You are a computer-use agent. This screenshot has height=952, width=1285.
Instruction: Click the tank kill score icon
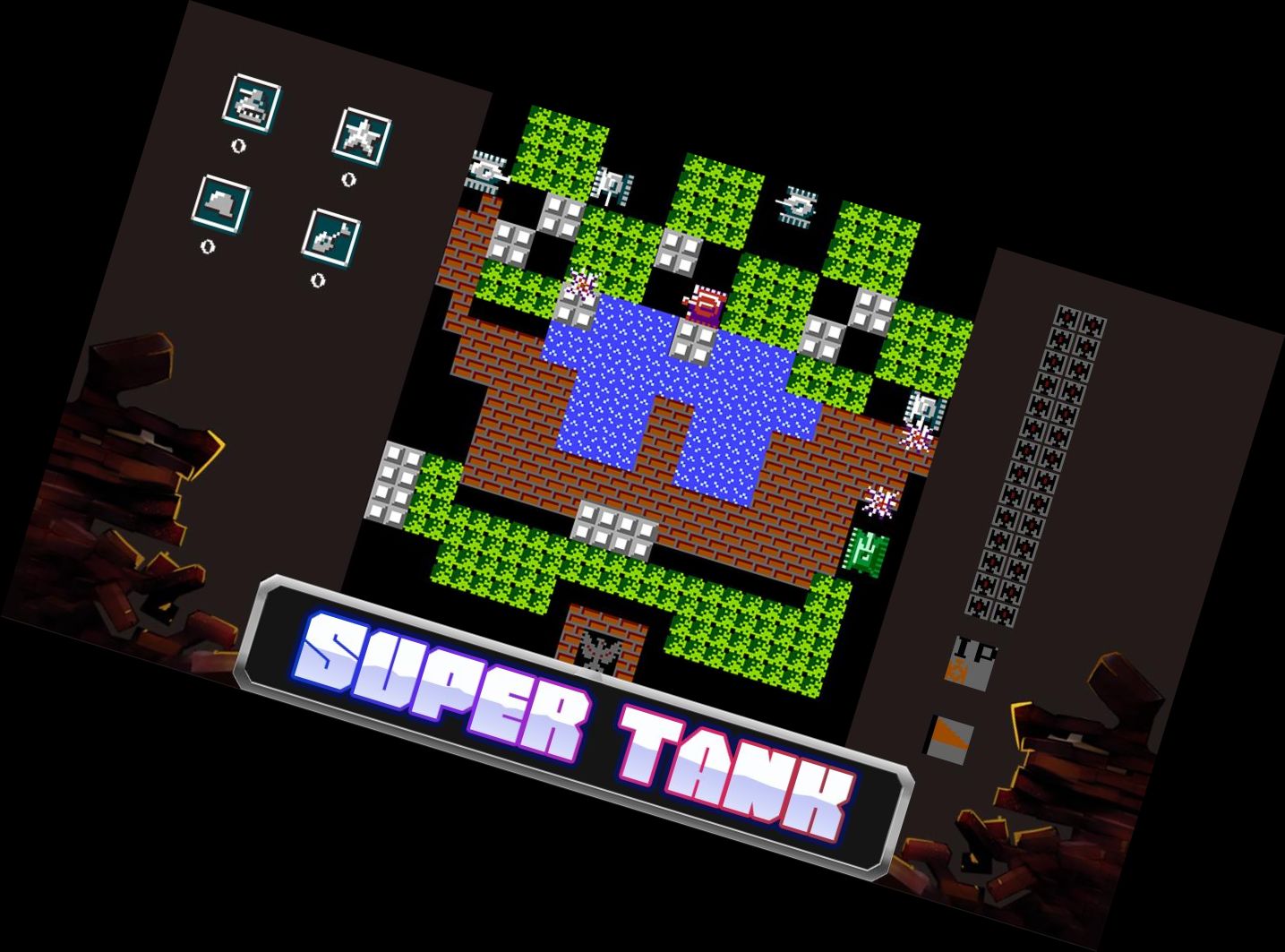(251, 103)
